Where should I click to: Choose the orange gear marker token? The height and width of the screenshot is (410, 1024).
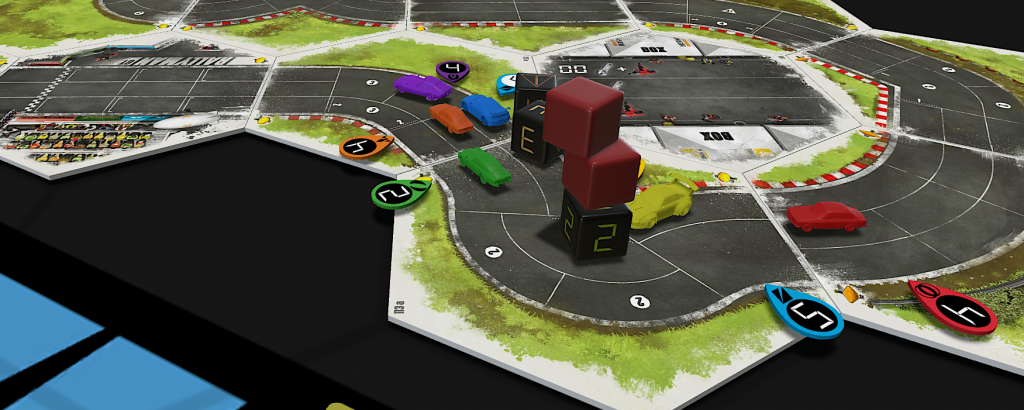pyautogui.click(x=364, y=147)
